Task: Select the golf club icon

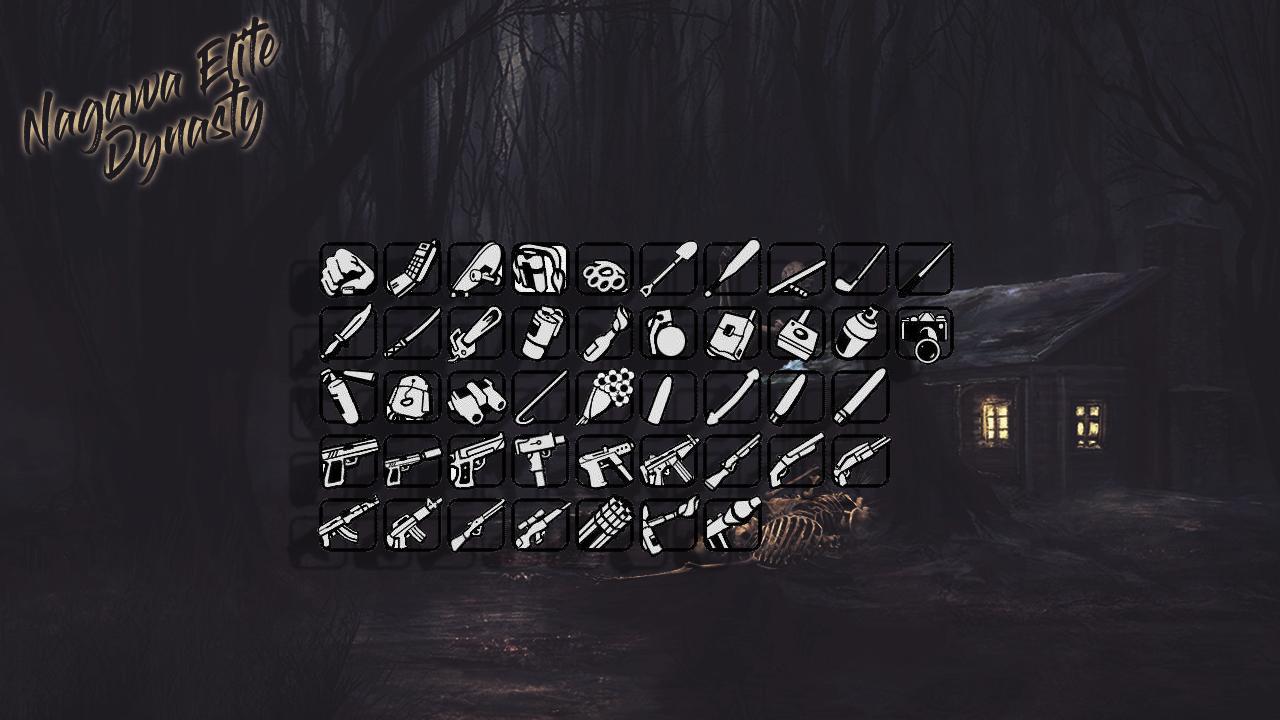Action: 860,270
